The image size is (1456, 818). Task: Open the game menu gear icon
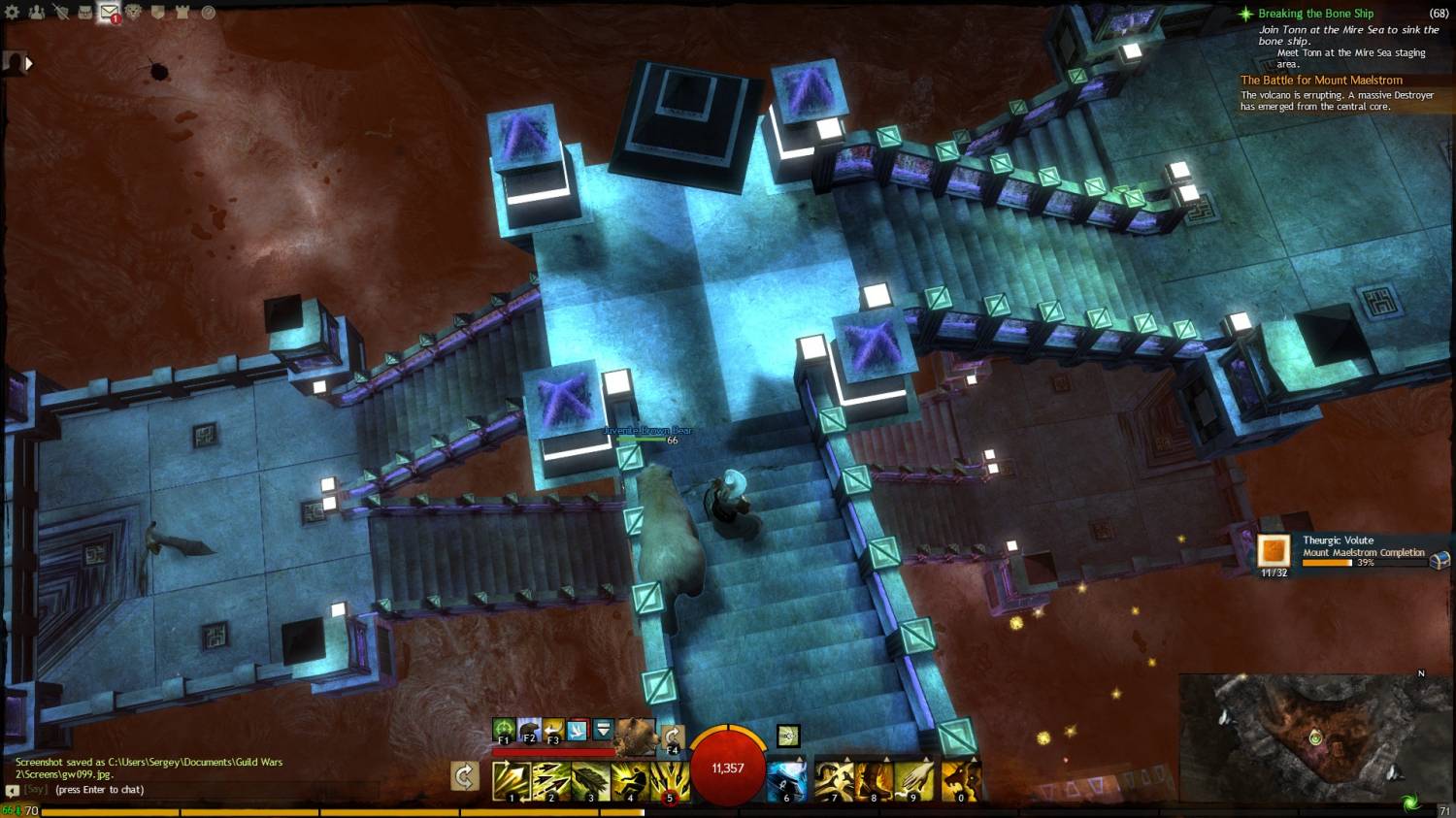point(13,13)
